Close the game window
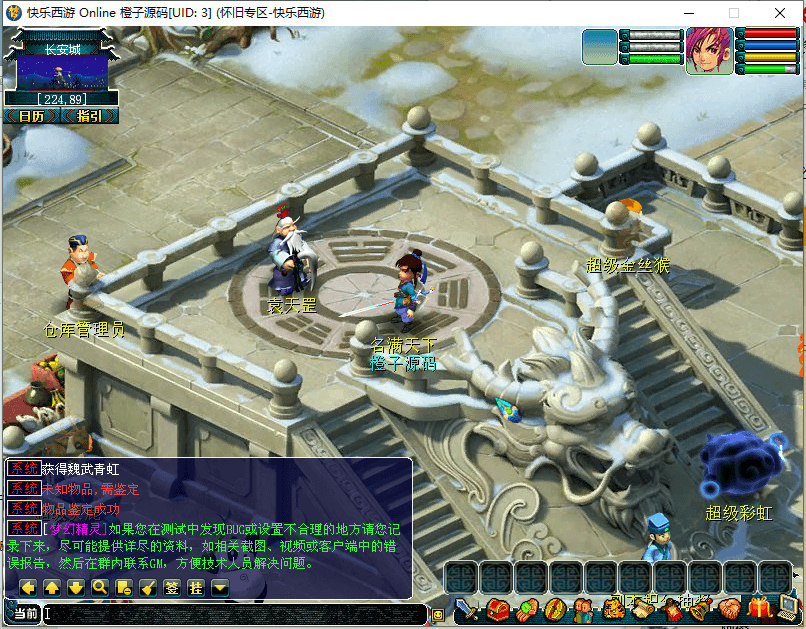The image size is (806, 629). (783, 13)
